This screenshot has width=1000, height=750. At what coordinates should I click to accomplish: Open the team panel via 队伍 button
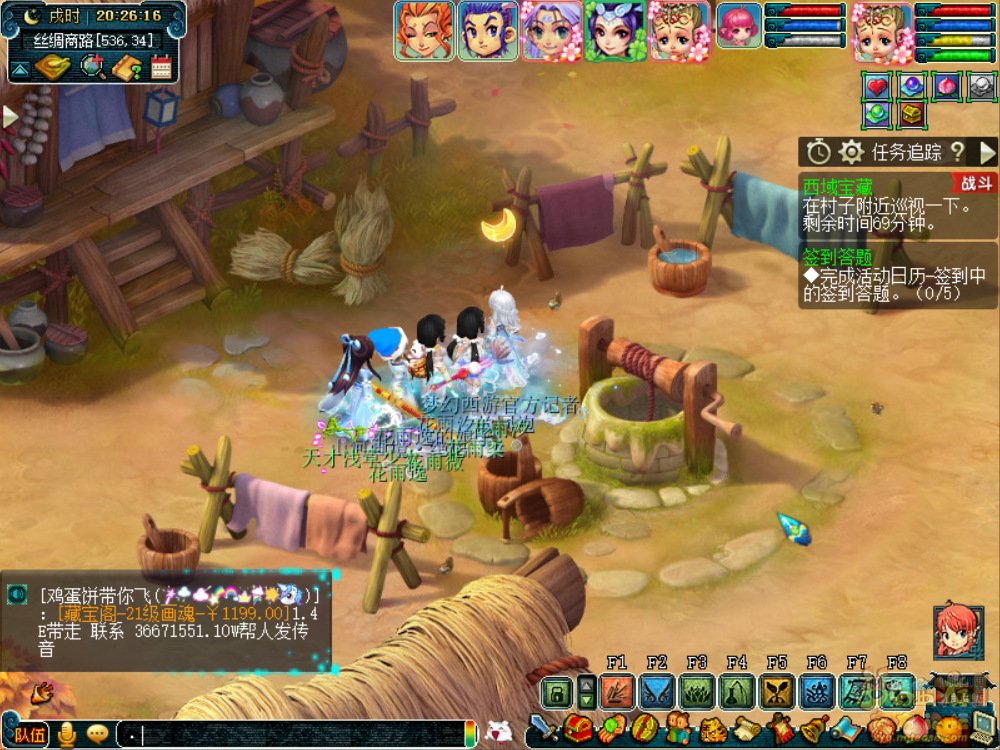tap(29, 735)
